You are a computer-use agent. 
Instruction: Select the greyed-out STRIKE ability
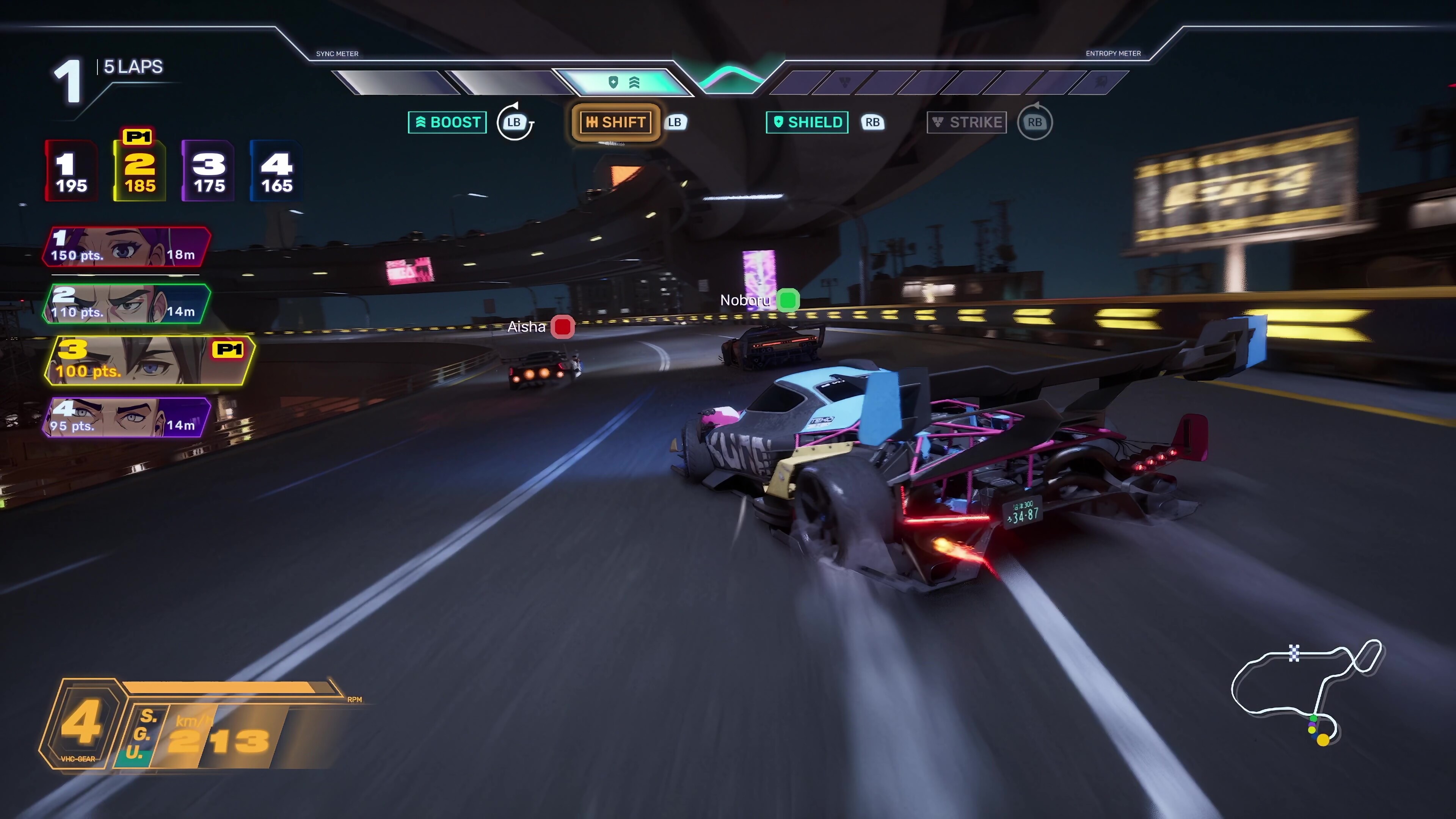click(x=966, y=122)
